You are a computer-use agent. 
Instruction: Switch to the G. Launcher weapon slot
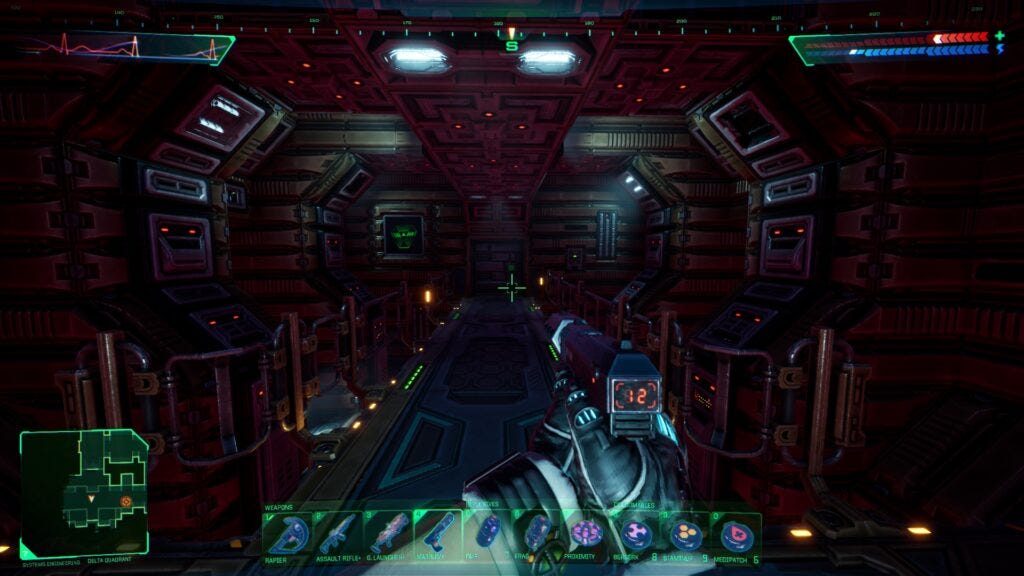click(x=388, y=533)
